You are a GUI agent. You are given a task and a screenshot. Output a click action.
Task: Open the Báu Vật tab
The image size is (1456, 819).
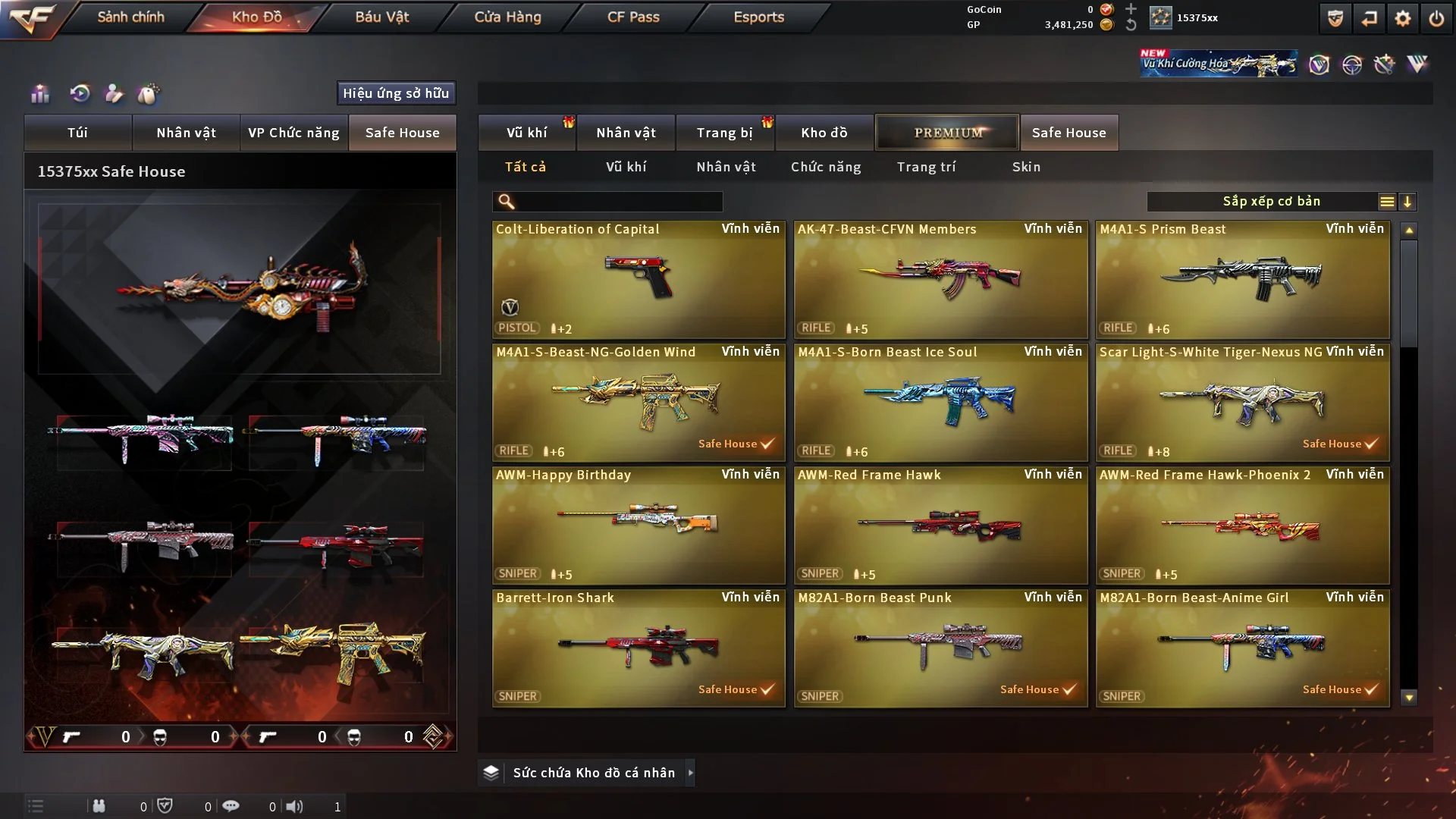point(382,17)
